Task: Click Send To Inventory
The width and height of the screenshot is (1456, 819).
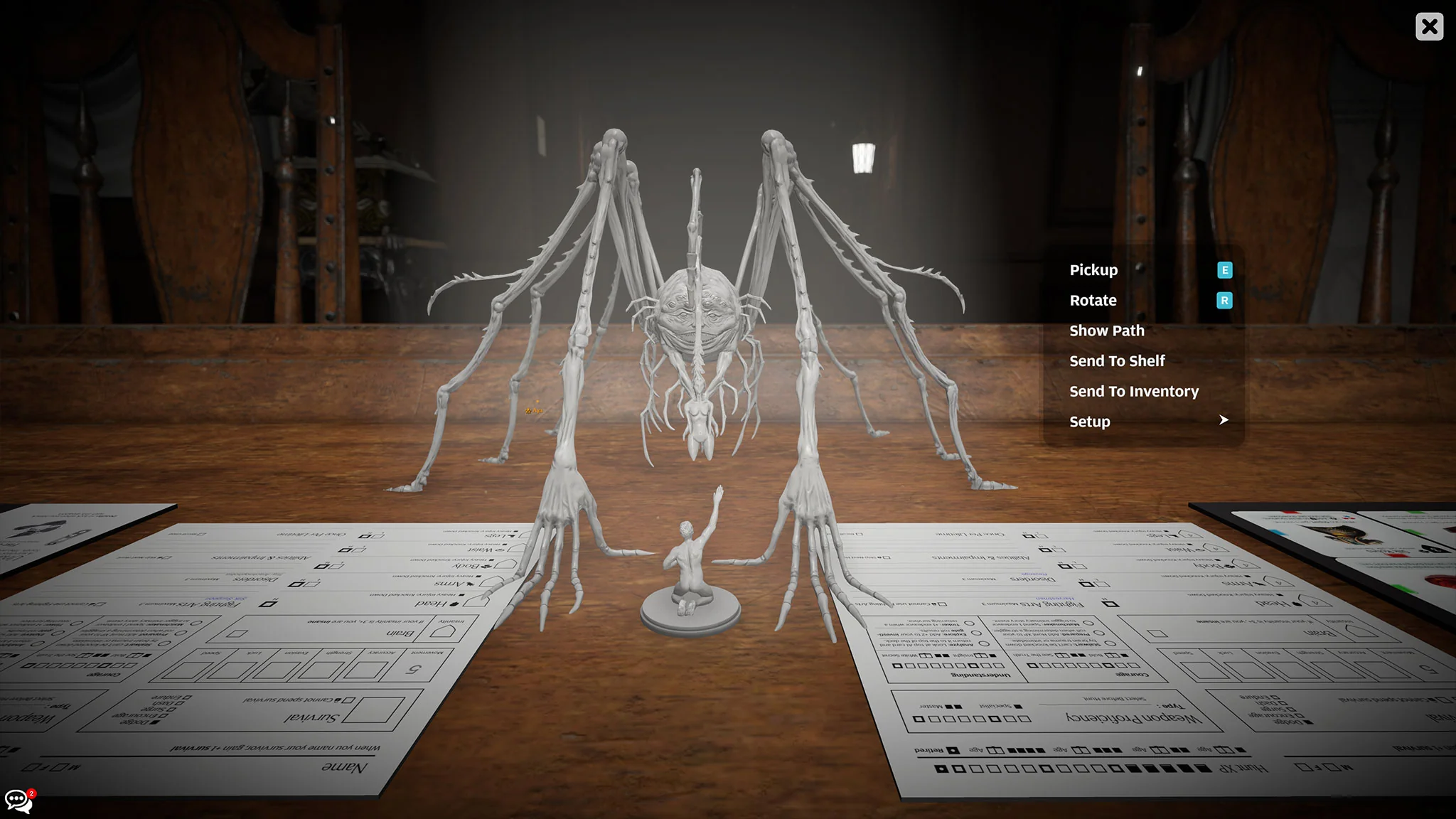Action: pyautogui.click(x=1133, y=391)
